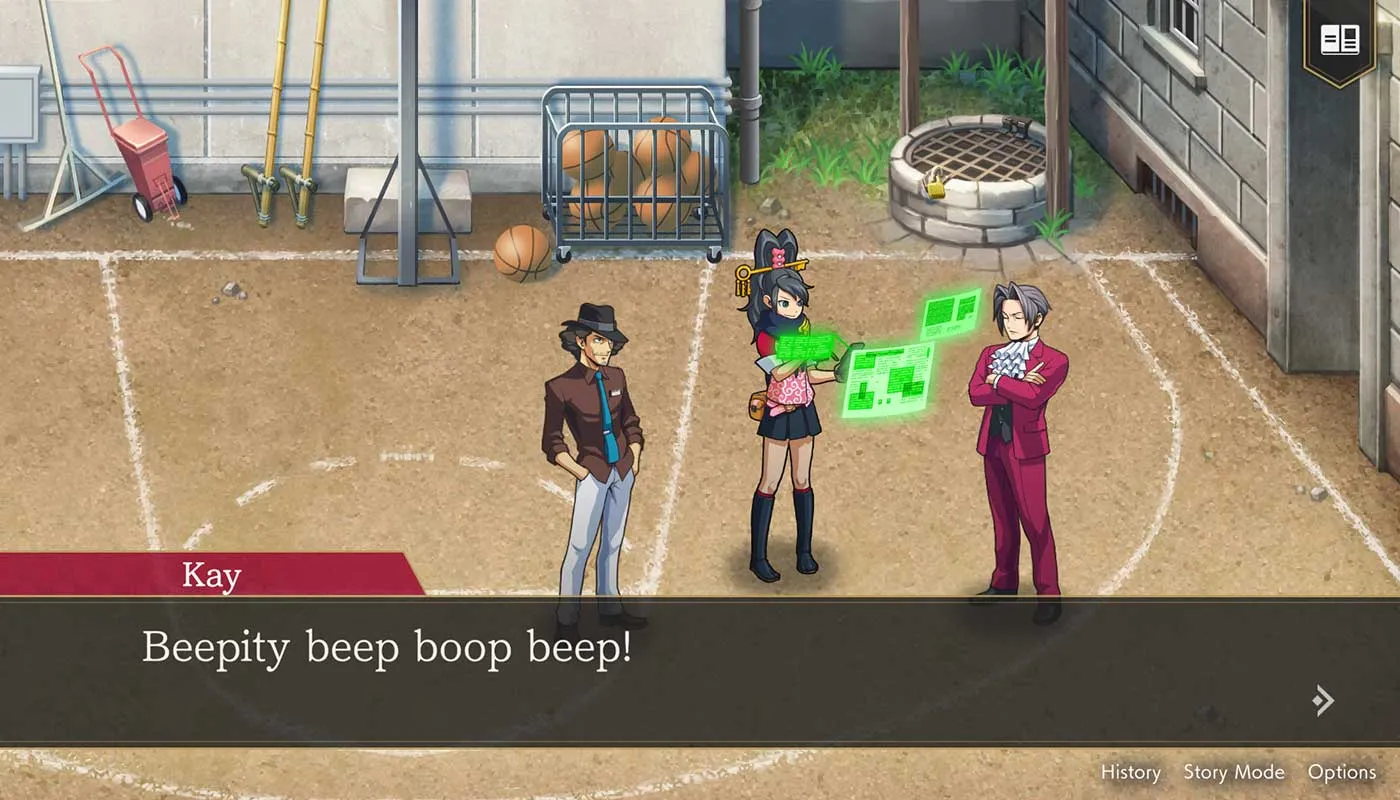
Task: Advance dialogue with the arrow indicator
Action: pos(1323,700)
